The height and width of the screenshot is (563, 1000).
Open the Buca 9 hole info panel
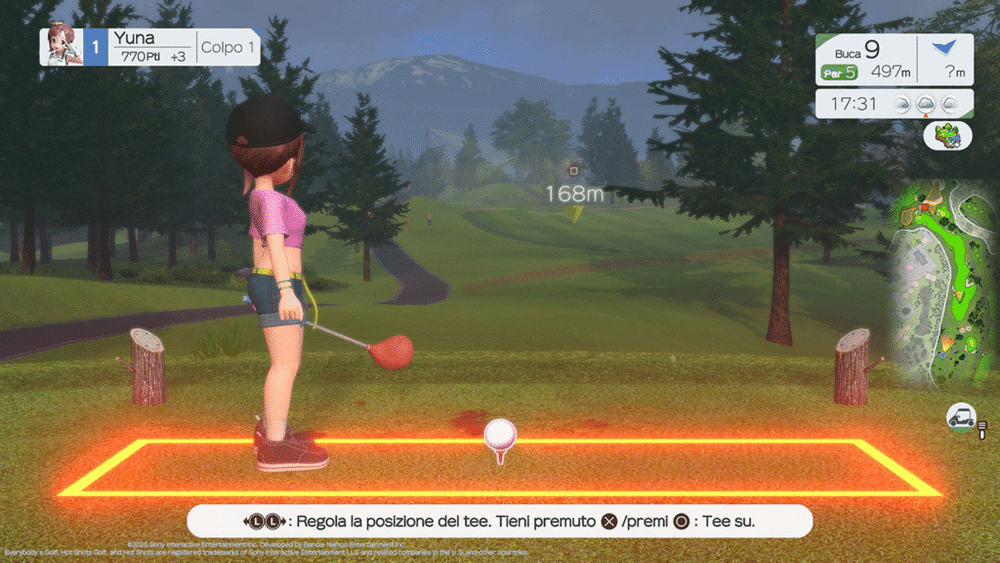tap(866, 59)
